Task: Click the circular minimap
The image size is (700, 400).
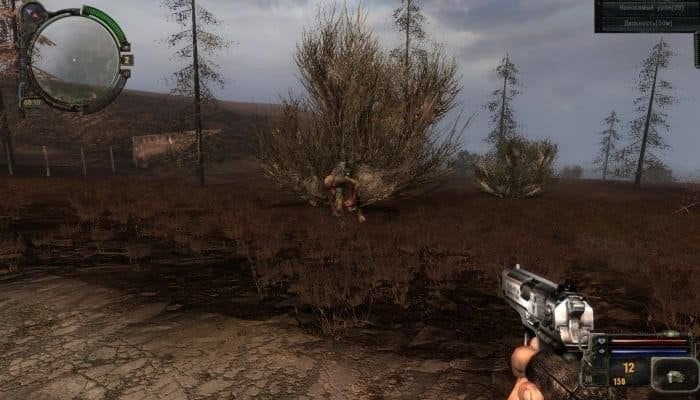Action: [x=73, y=56]
